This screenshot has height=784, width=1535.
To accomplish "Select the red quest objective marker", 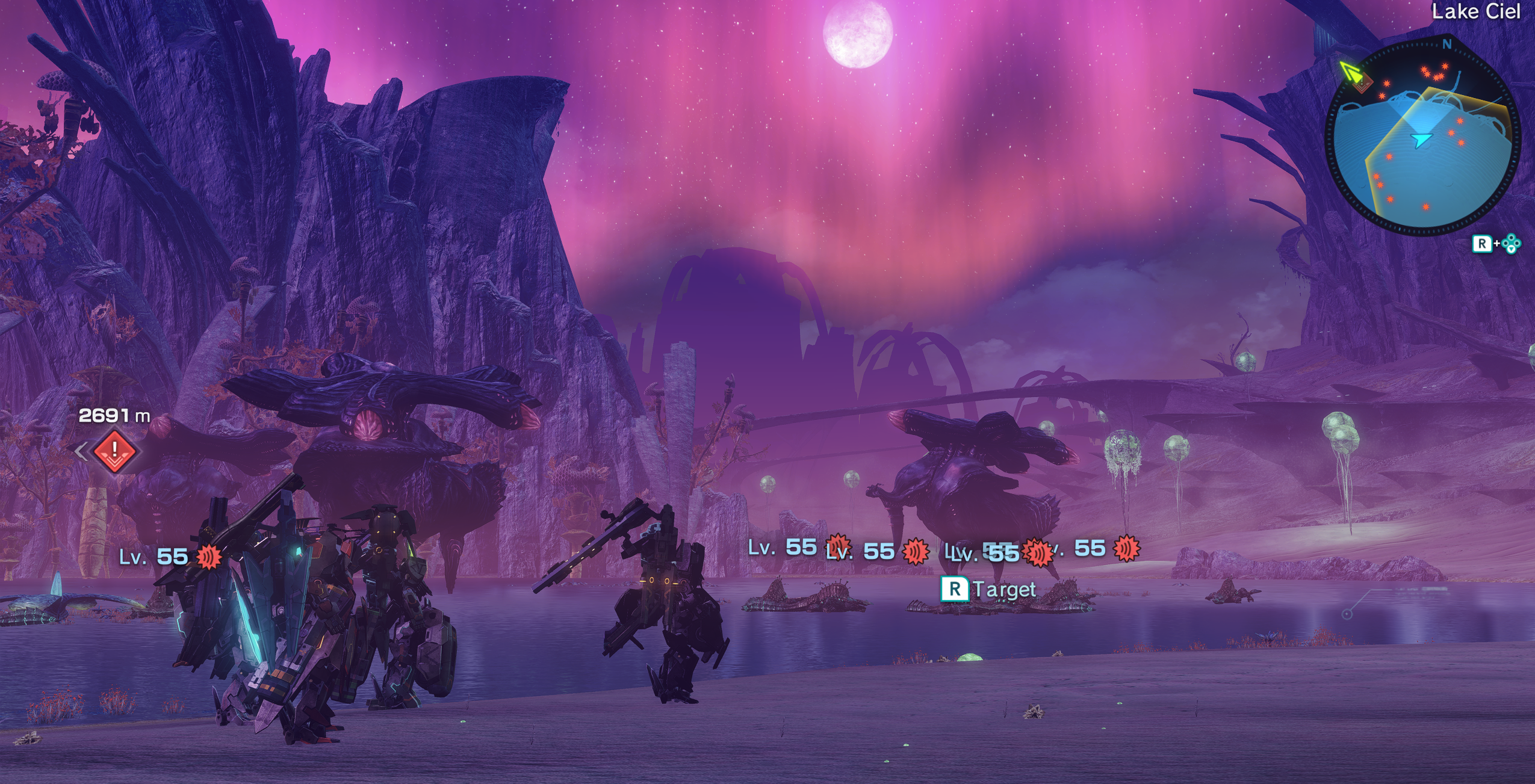I will point(114,451).
